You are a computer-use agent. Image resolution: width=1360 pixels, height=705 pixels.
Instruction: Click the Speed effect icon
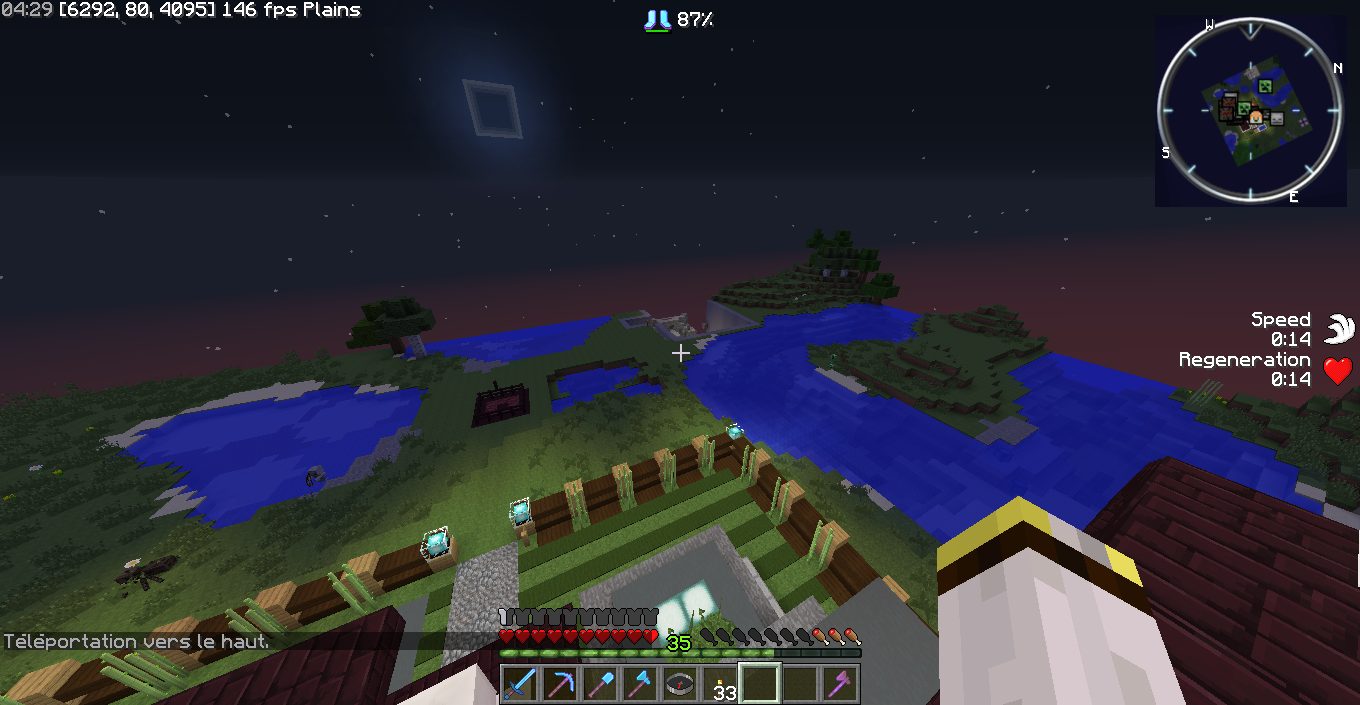(1339, 329)
